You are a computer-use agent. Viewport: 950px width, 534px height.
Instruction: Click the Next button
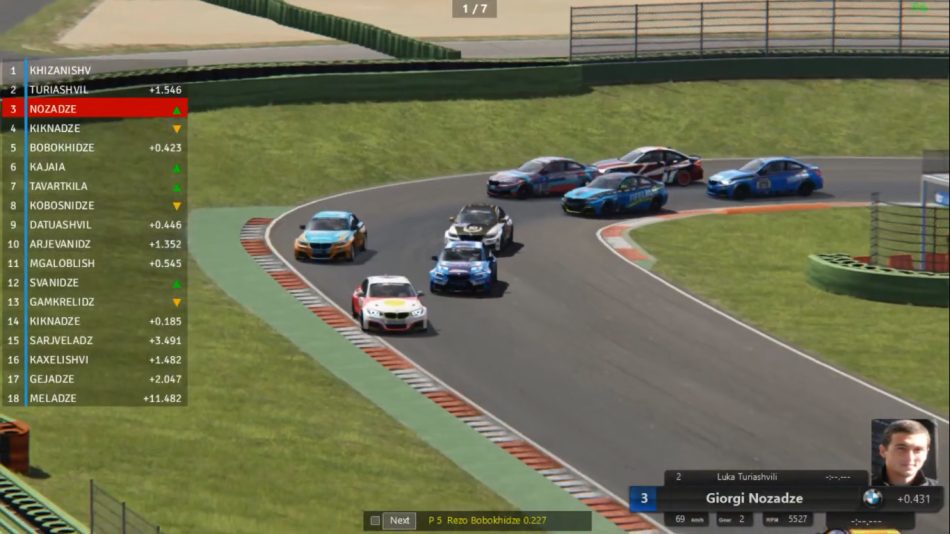click(400, 520)
